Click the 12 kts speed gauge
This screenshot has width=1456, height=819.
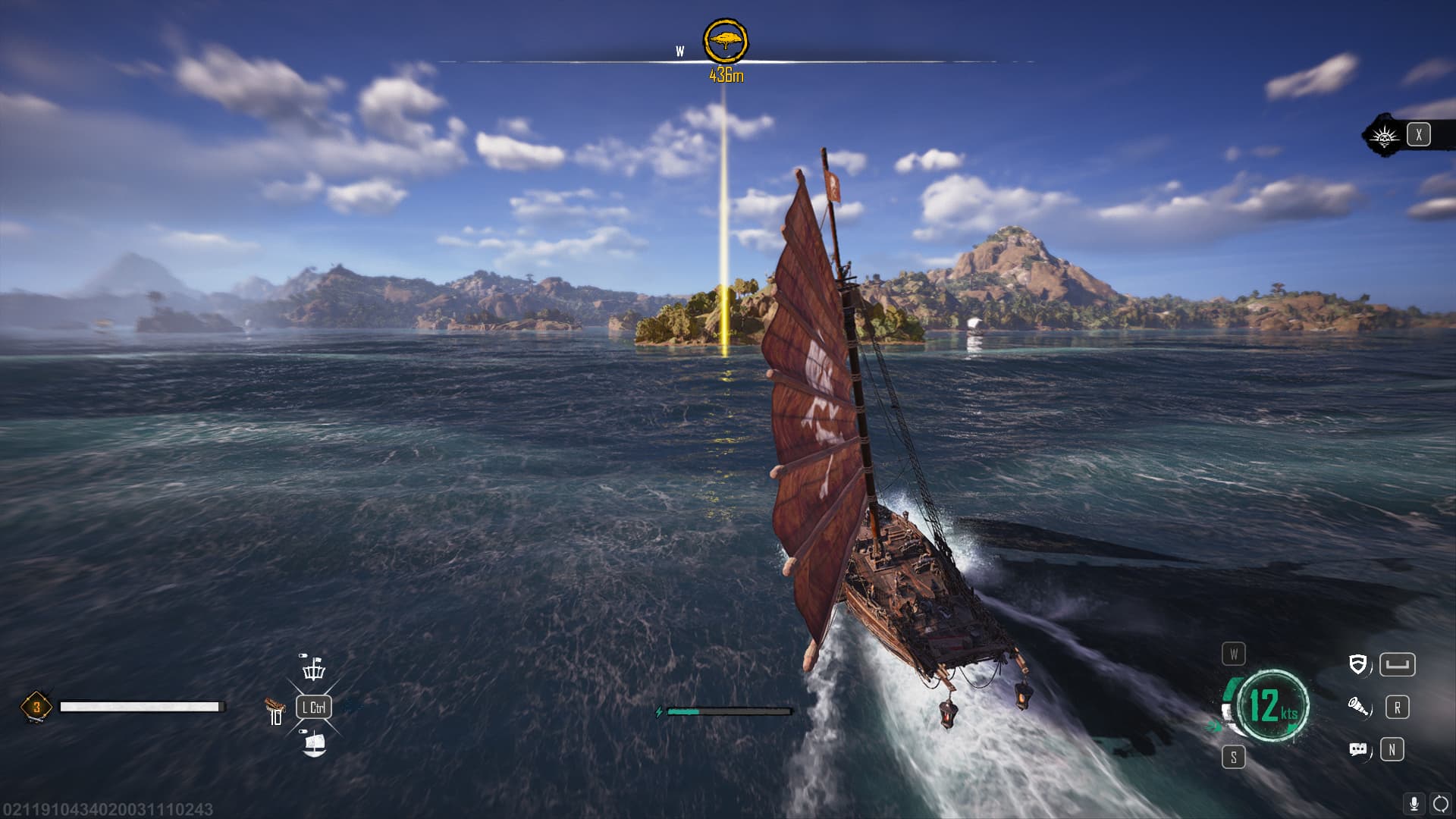(x=1272, y=705)
